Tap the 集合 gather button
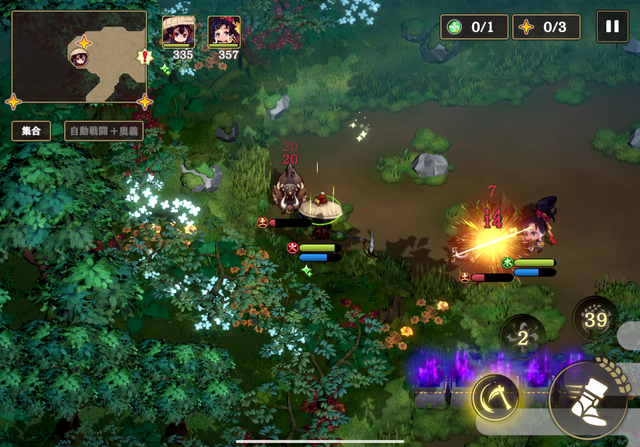The image size is (640, 447). click(x=30, y=130)
